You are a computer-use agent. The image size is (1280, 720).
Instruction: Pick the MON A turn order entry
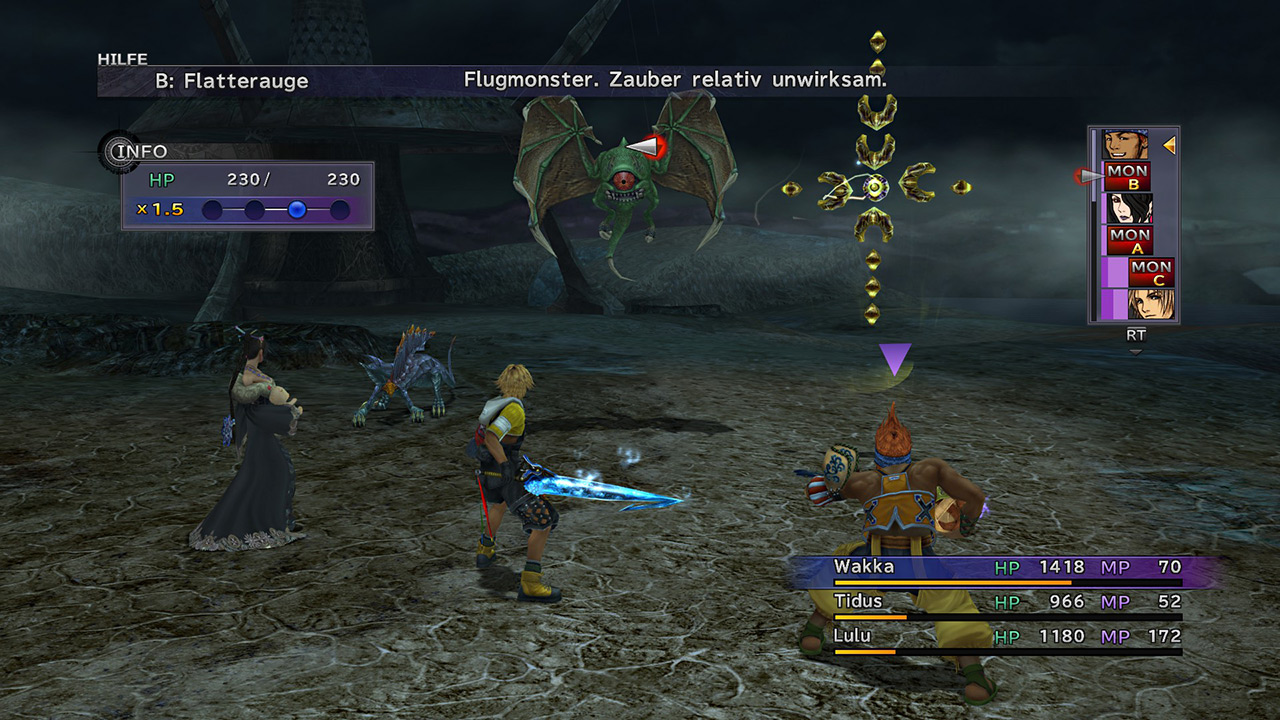pyautogui.click(x=1129, y=240)
